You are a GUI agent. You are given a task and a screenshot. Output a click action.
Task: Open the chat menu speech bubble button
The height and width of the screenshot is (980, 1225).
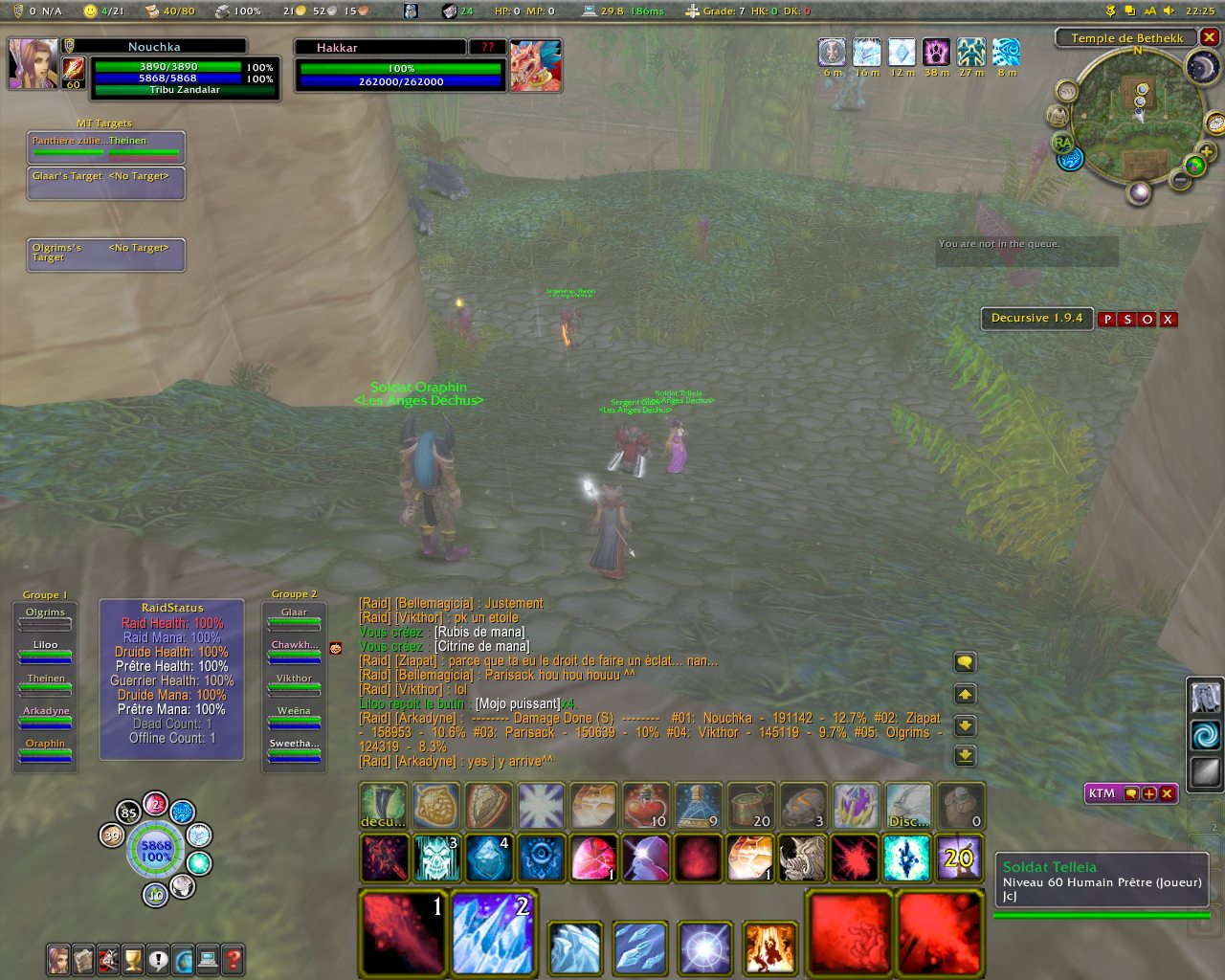(965, 662)
